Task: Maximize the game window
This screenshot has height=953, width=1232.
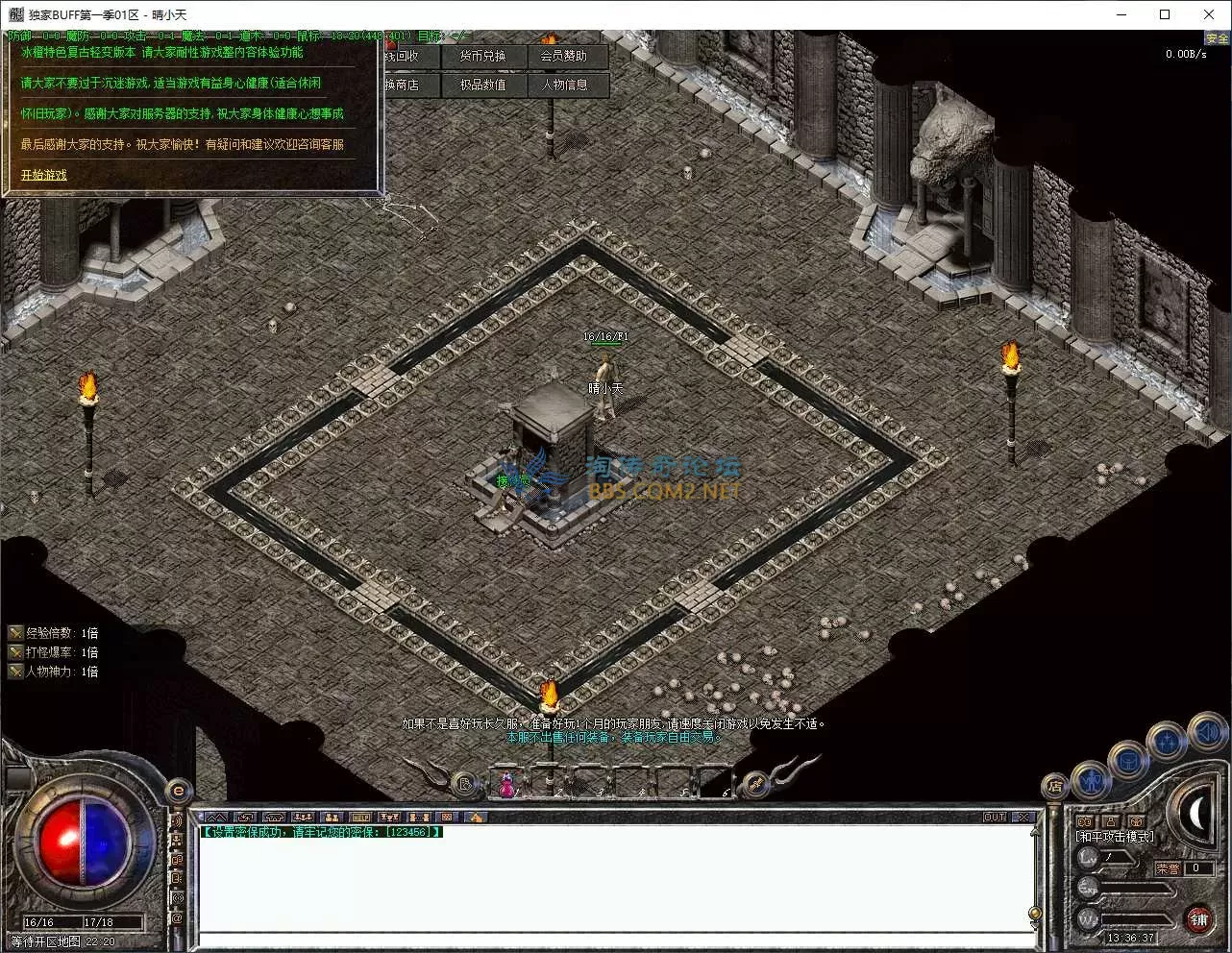Action: click(x=1165, y=14)
